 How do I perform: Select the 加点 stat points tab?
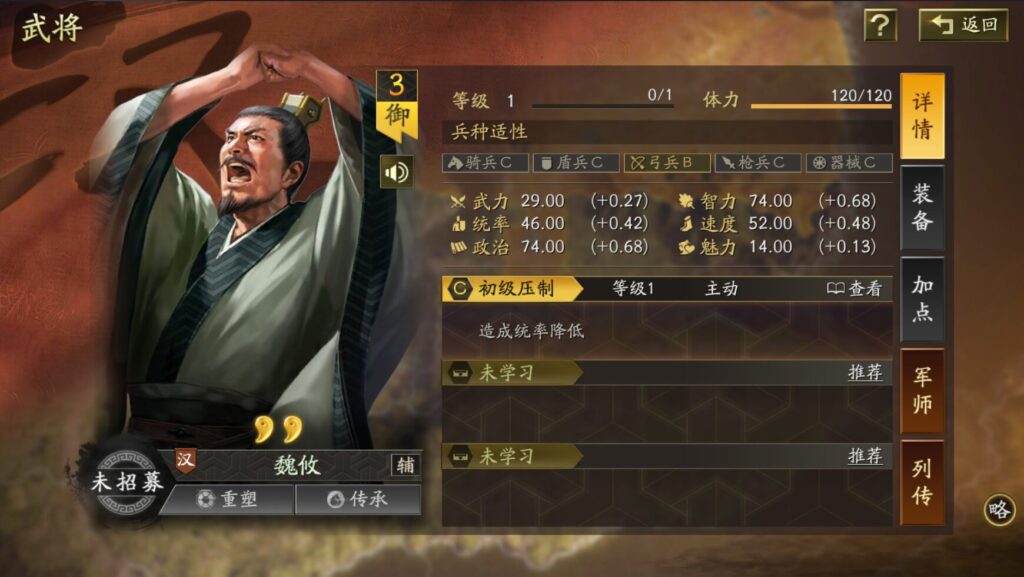(x=922, y=299)
